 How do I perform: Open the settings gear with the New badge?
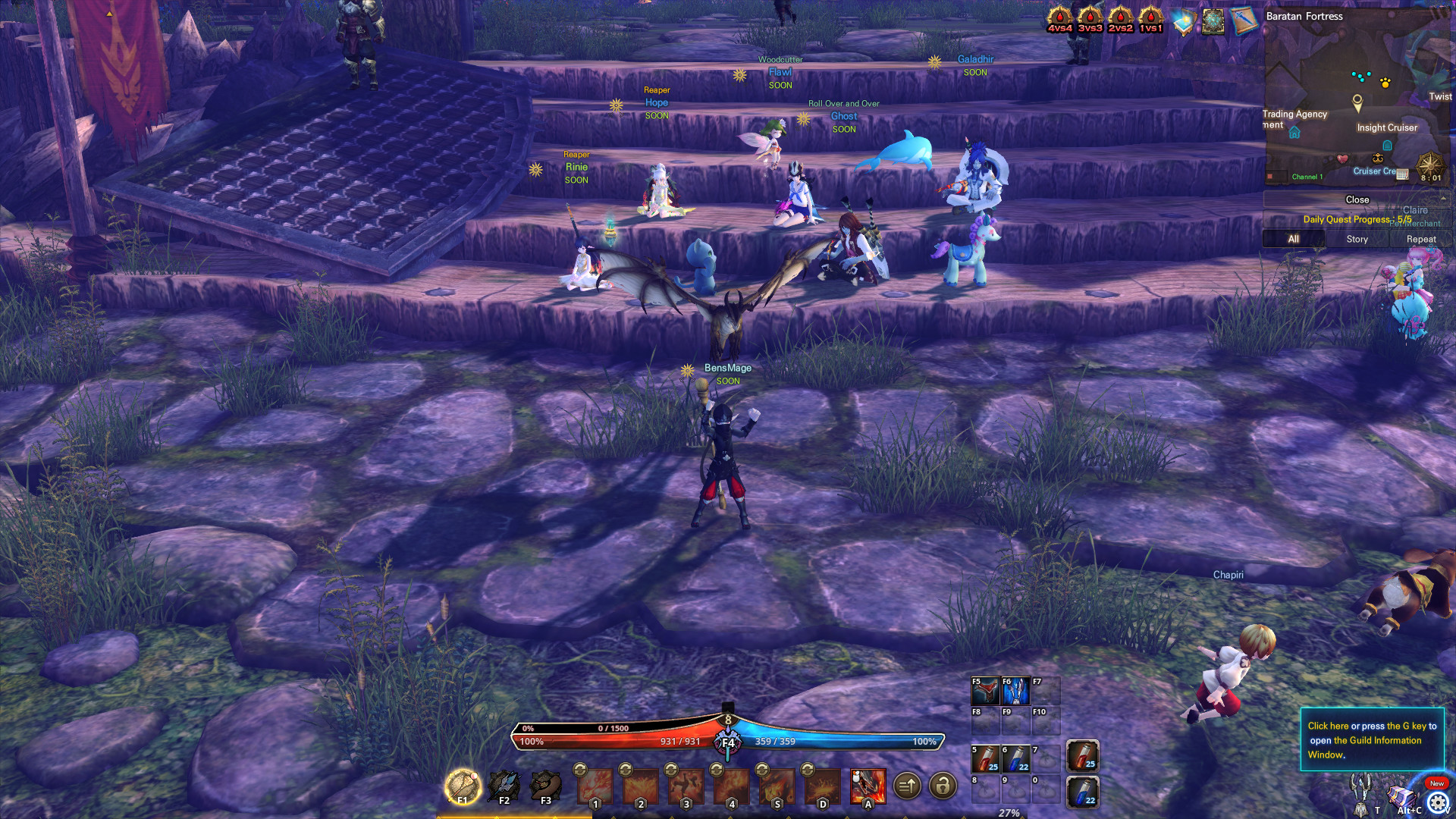point(1438,801)
